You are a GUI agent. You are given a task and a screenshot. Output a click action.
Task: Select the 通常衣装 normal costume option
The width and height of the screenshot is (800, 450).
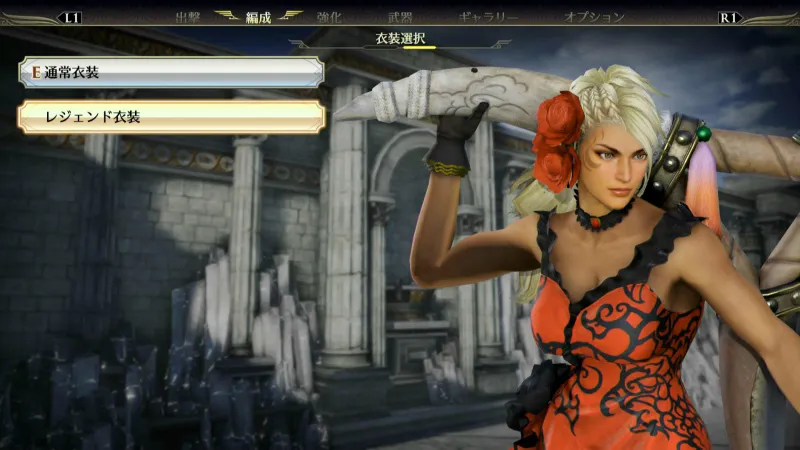point(170,72)
